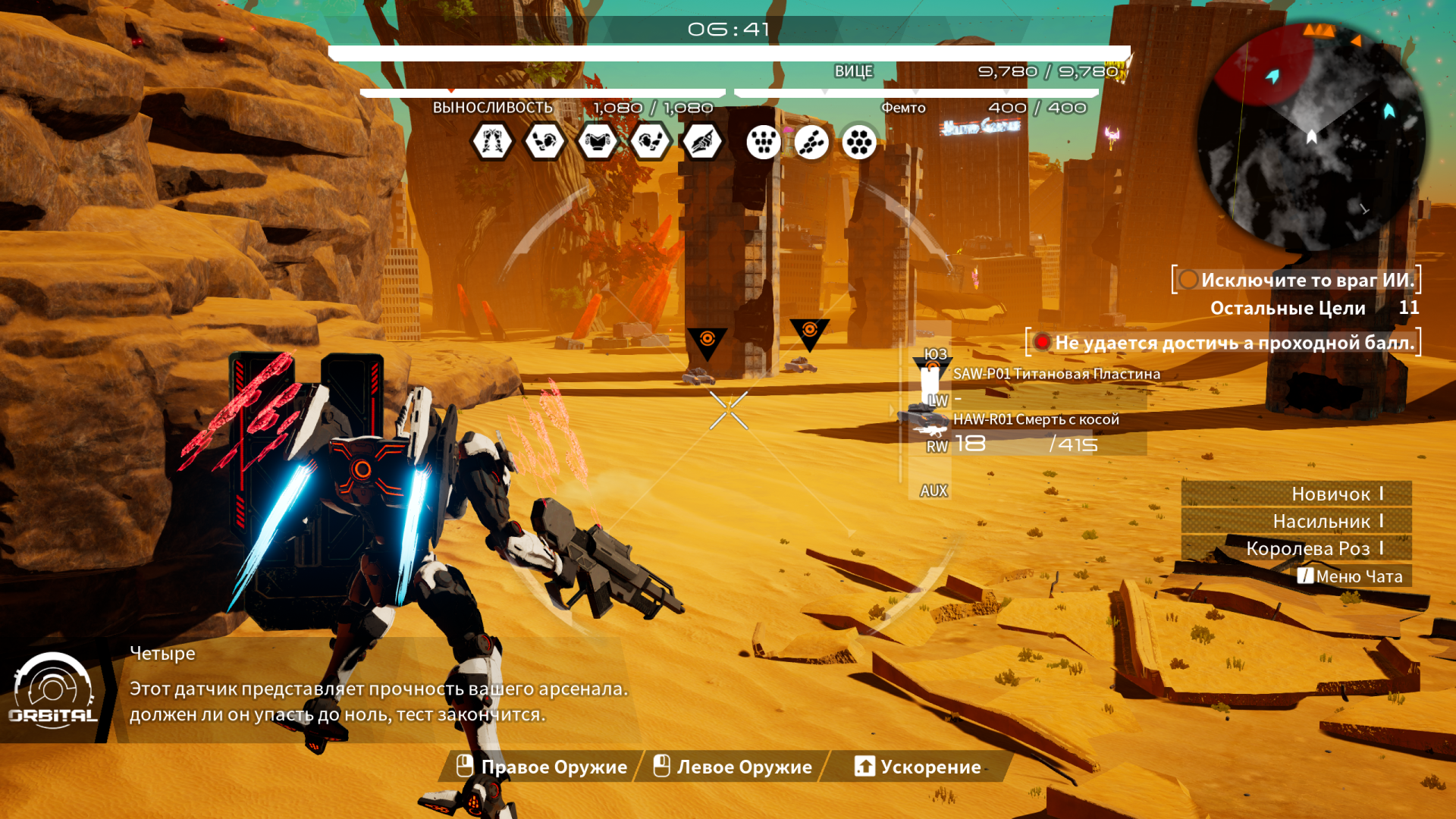The width and height of the screenshot is (1456, 819).
Task: Activate the triangular femto cluster icon
Action: tap(763, 142)
